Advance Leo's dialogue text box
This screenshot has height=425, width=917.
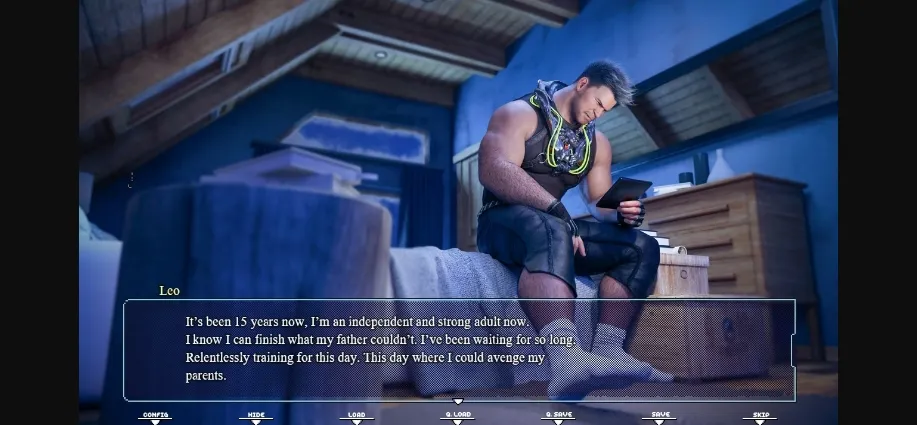pyautogui.click(x=458, y=350)
